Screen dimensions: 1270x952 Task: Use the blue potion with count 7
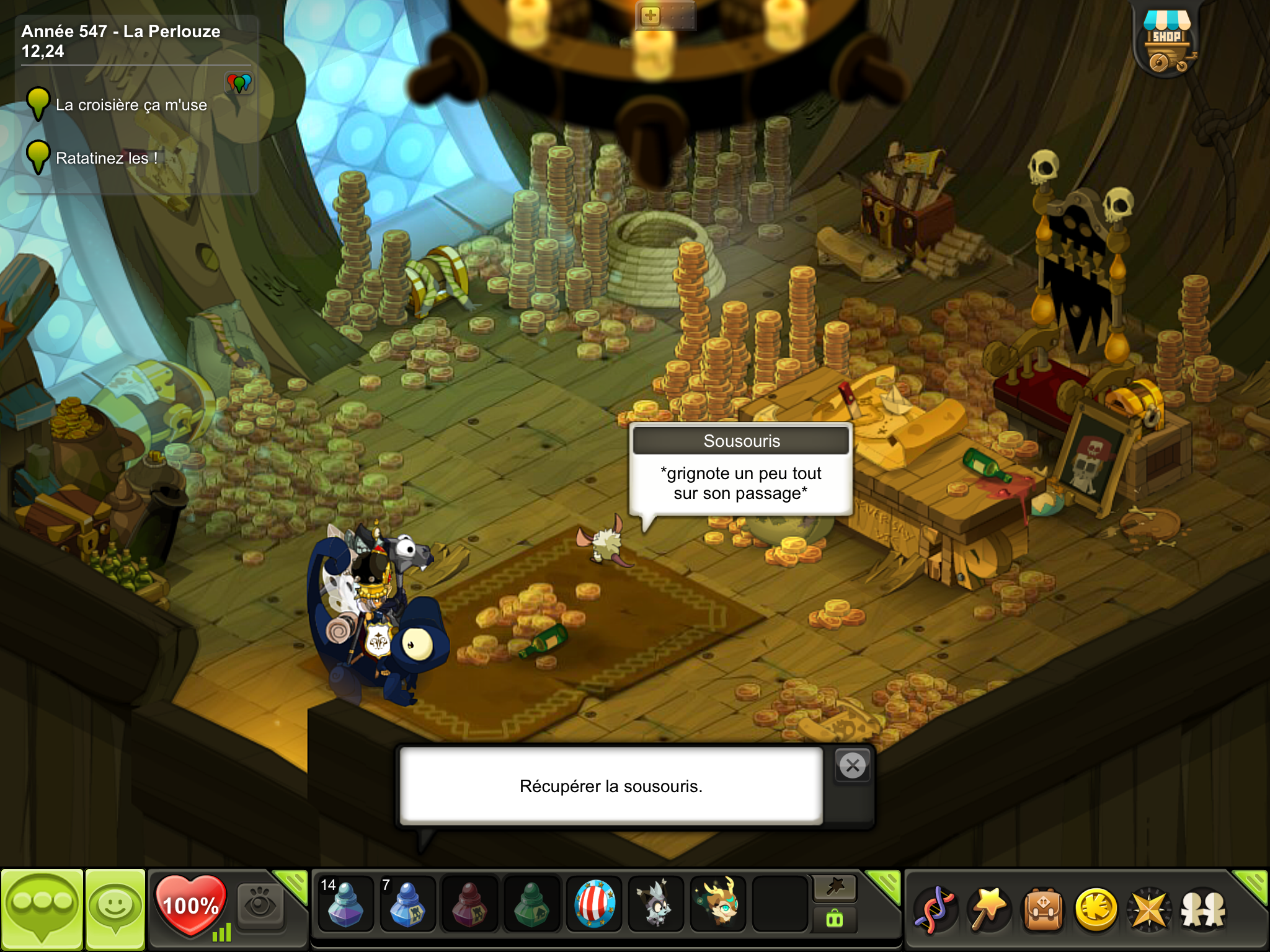click(407, 905)
